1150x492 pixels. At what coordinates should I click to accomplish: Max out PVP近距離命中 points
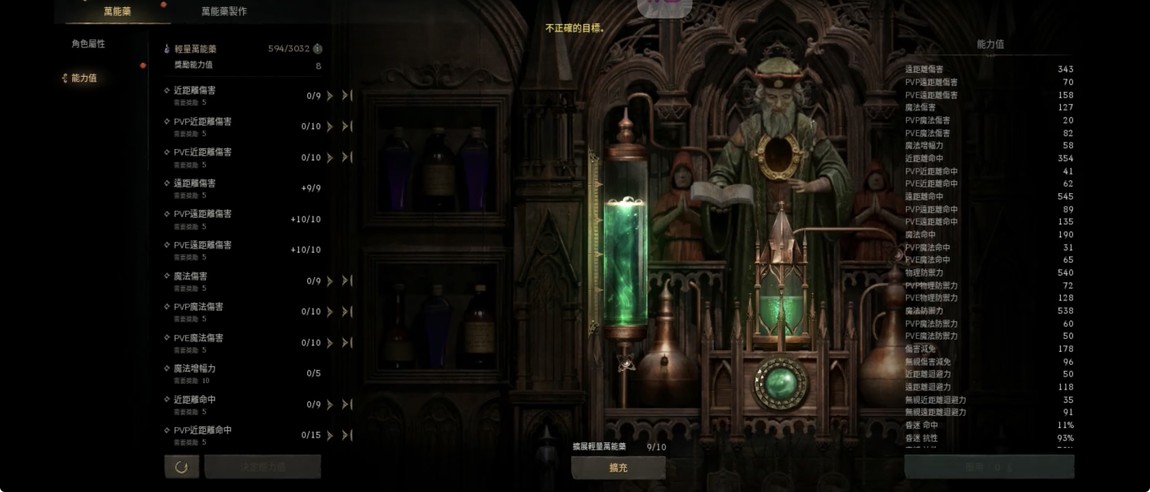347,436
